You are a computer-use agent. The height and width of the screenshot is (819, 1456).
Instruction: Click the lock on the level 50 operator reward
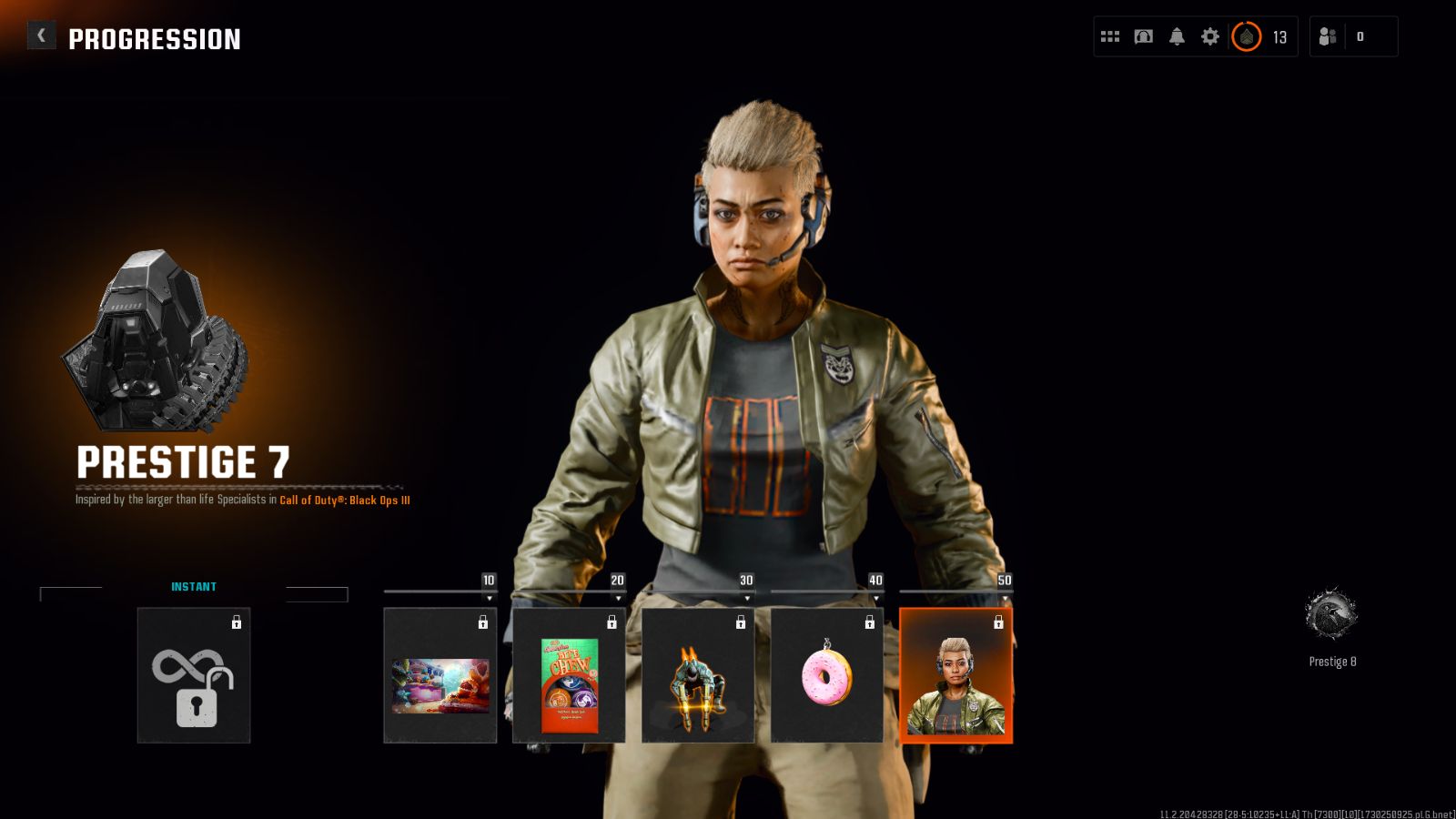[x=999, y=622]
